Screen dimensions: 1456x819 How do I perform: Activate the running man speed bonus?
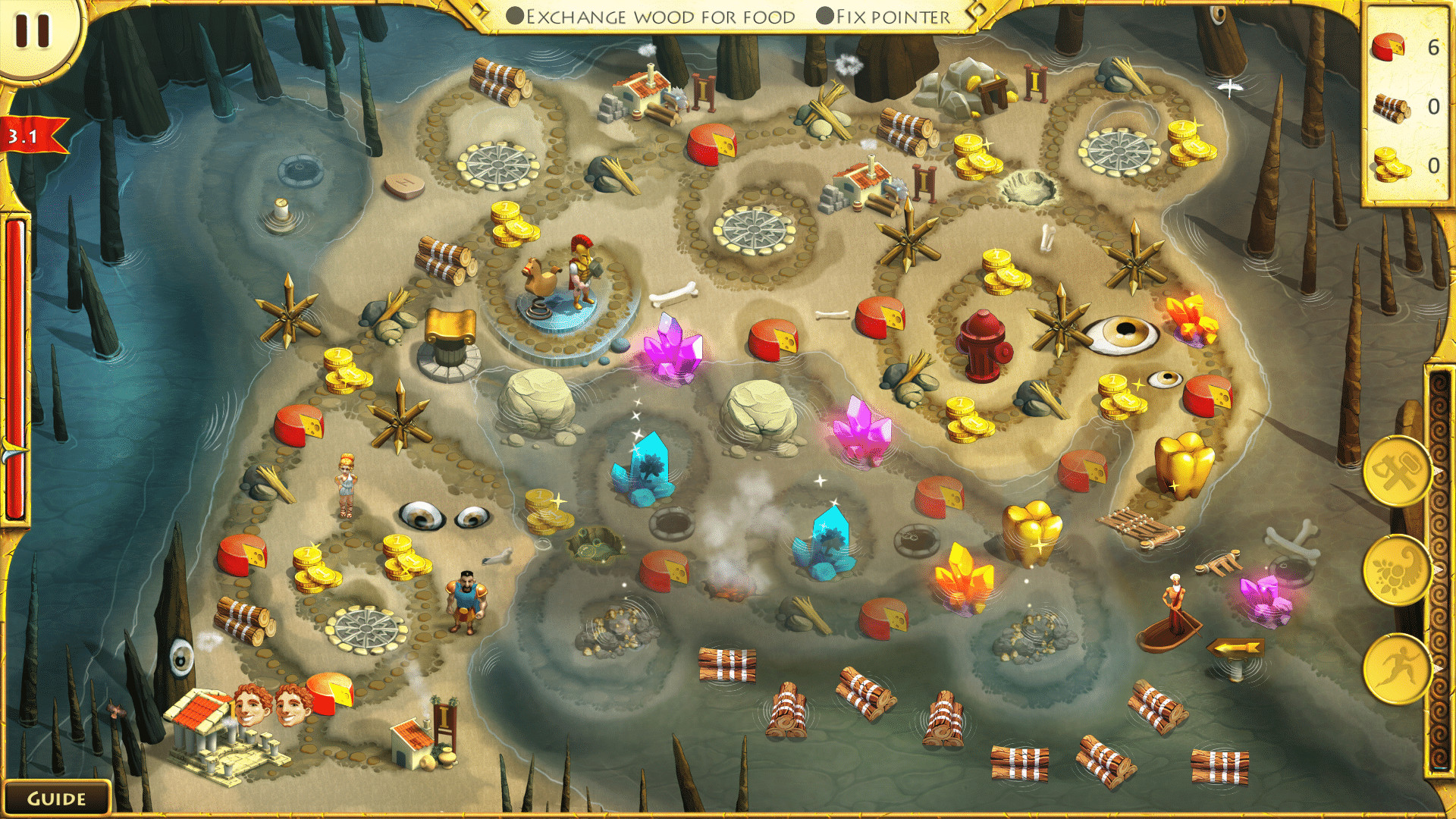coord(1397,667)
